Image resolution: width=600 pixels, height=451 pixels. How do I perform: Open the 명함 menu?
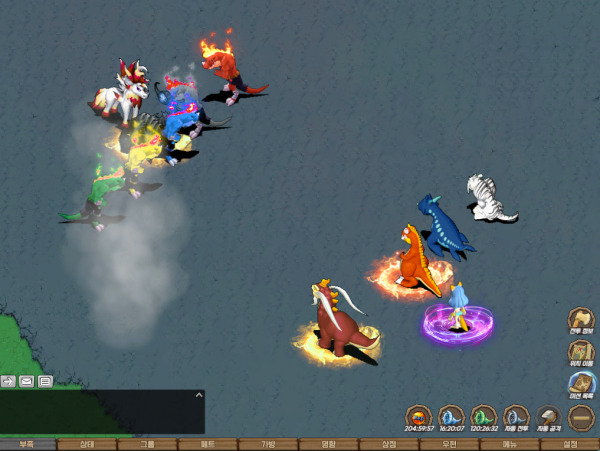pyautogui.click(x=329, y=444)
